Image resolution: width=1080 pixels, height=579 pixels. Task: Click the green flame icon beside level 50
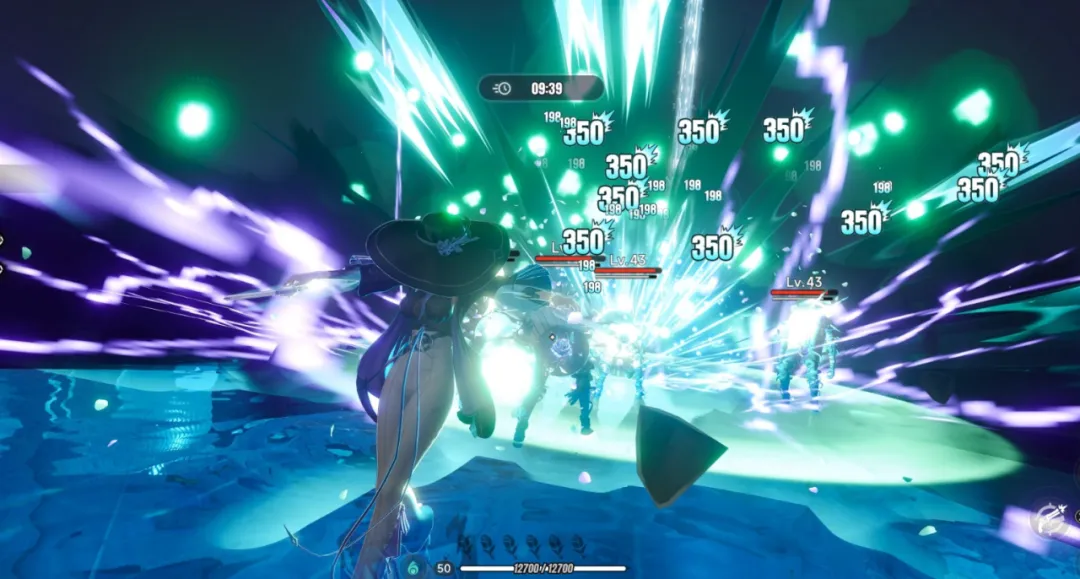(414, 567)
